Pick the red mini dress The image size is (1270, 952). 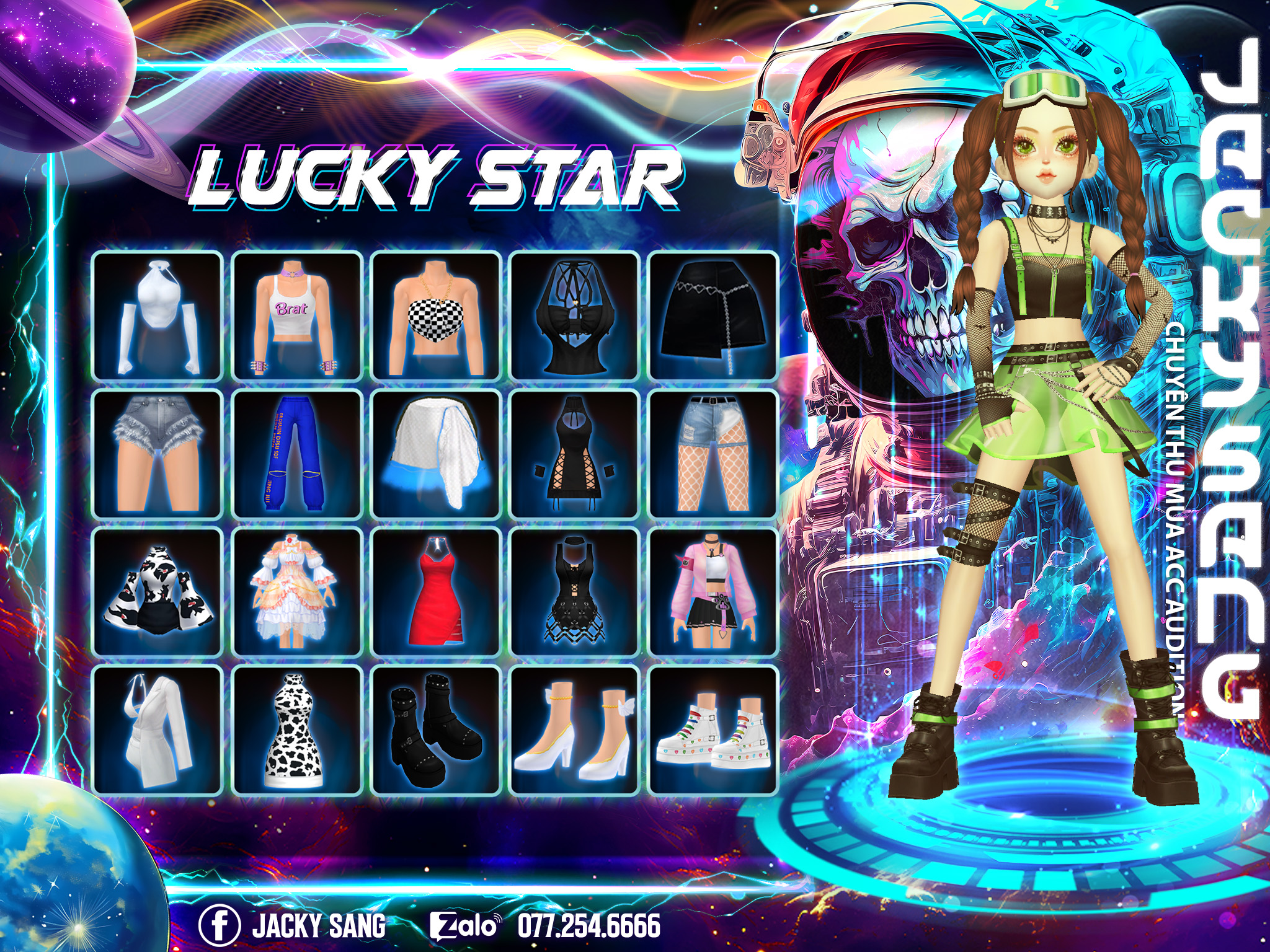click(x=435, y=593)
